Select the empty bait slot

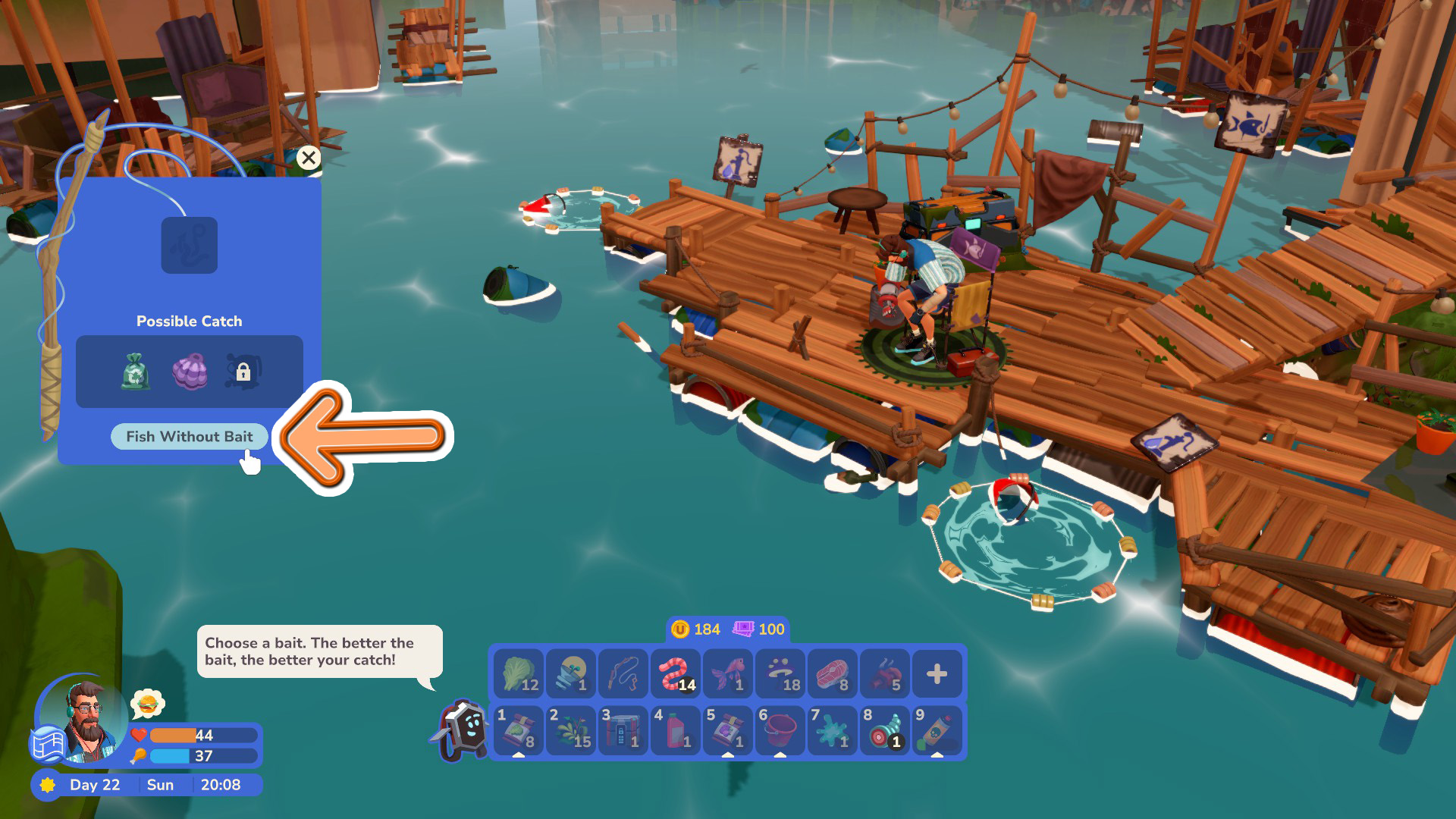(189, 246)
